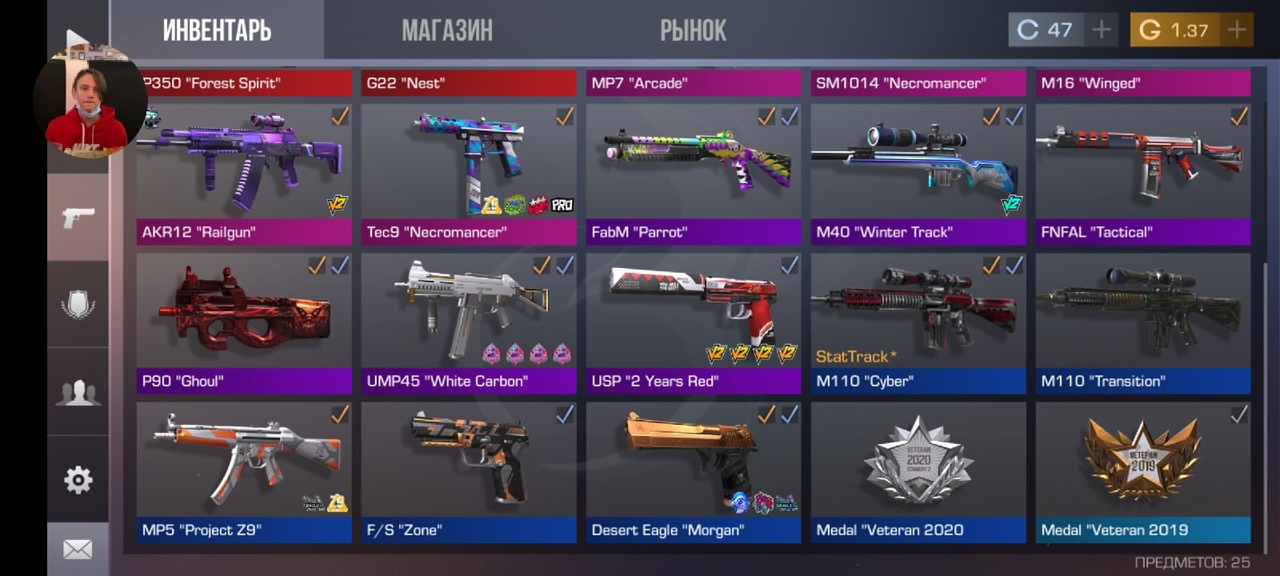The width and height of the screenshot is (1280, 576).
Task: Add more silver coins with plus button
Action: (x=1101, y=30)
